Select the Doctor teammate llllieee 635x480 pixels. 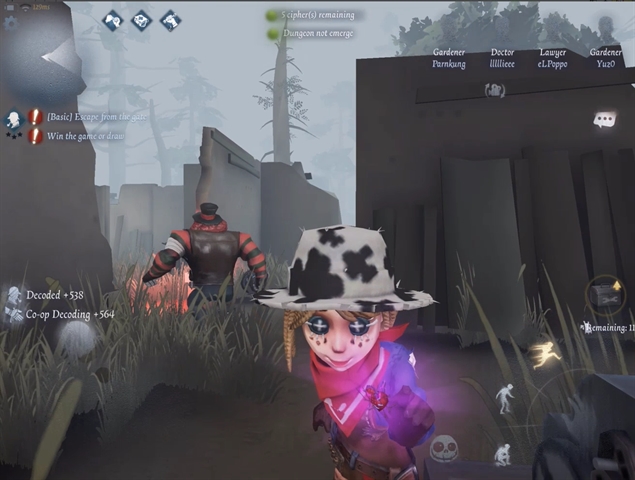click(502, 58)
